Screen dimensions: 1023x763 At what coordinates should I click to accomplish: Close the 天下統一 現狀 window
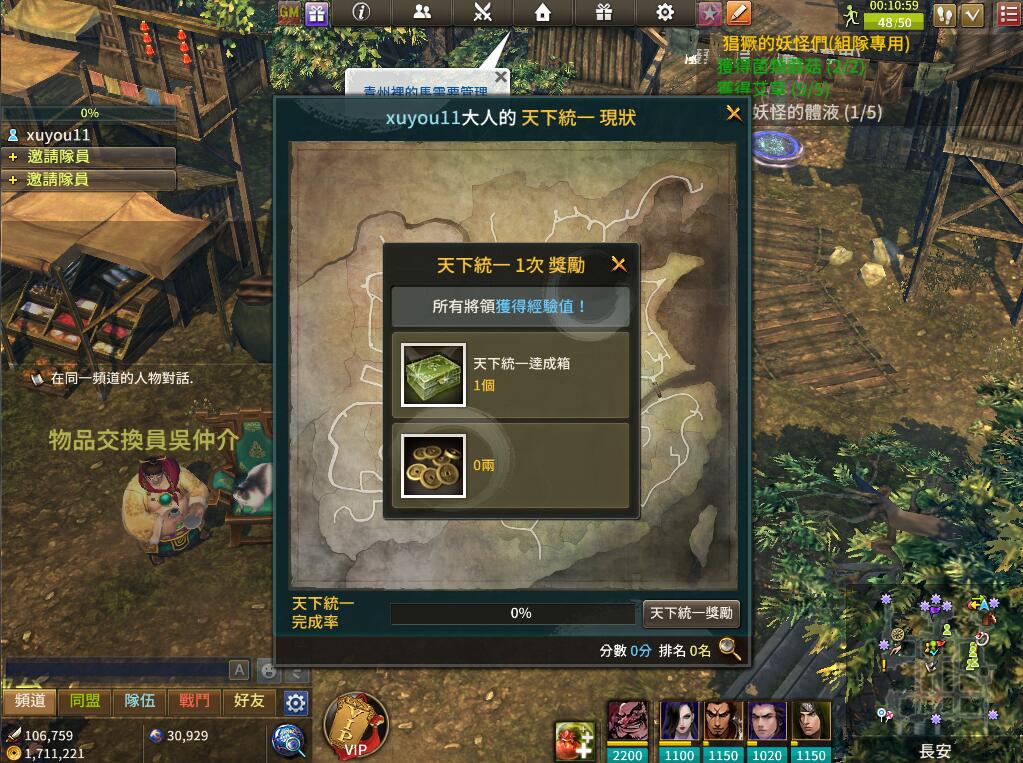pyautogui.click(x=734, y=114)
